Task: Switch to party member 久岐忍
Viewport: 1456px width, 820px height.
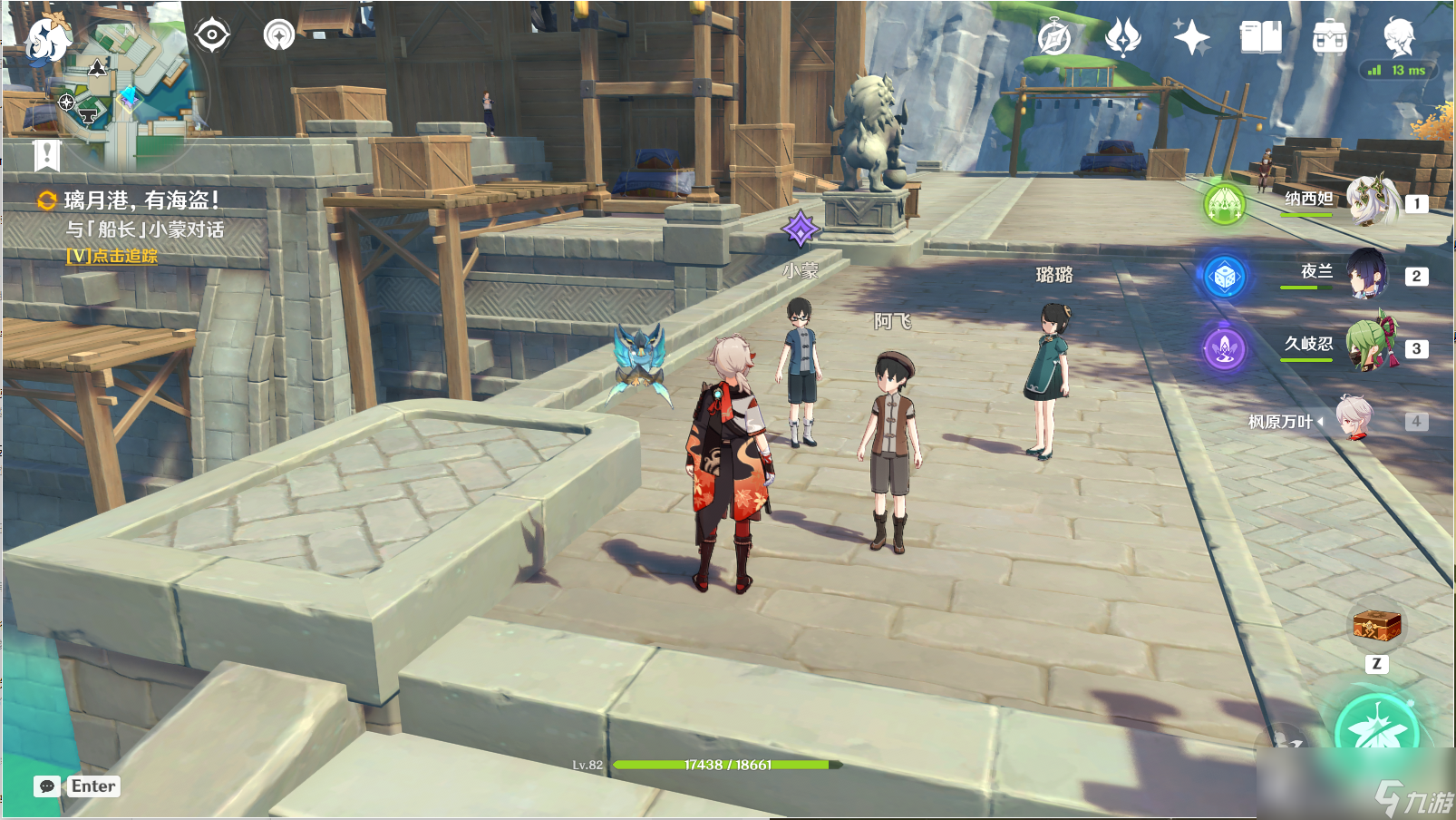Action: tap(1371, 347)
